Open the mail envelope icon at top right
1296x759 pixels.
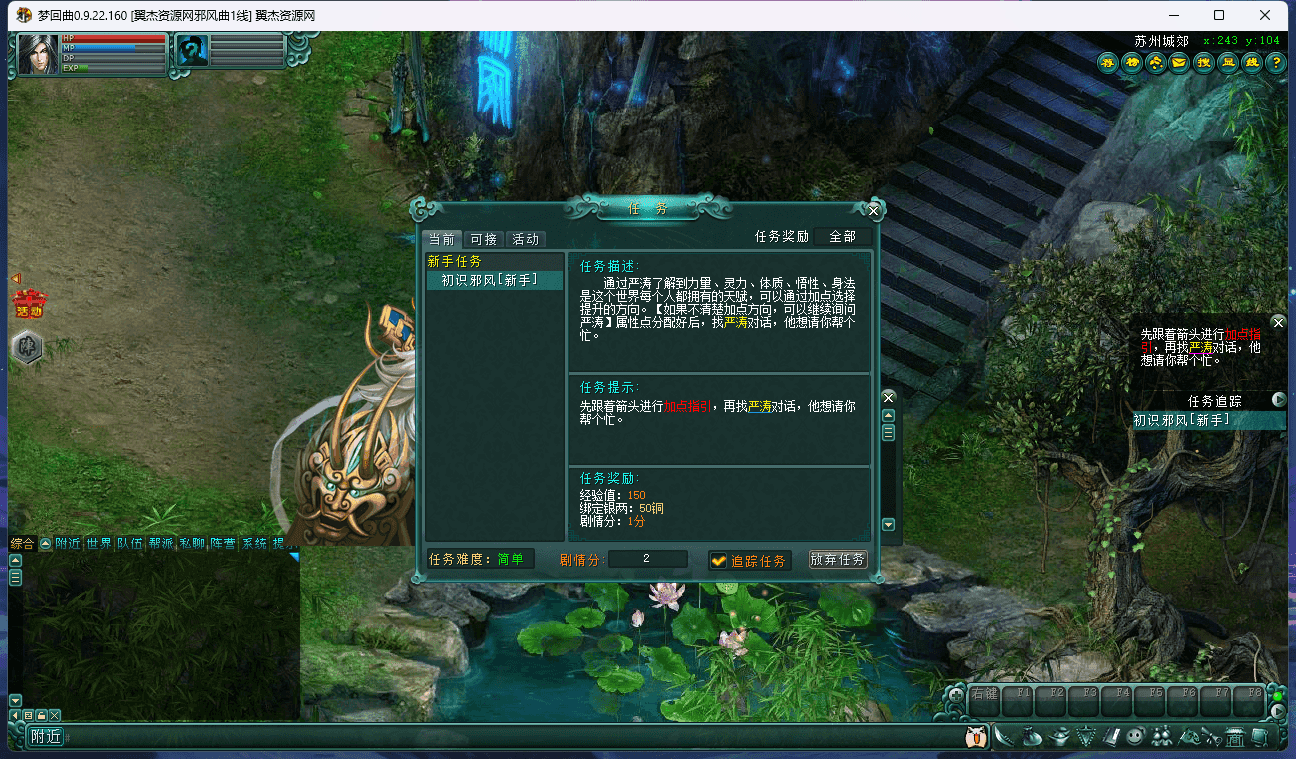pyautogui.click(x=1178, y=62)
